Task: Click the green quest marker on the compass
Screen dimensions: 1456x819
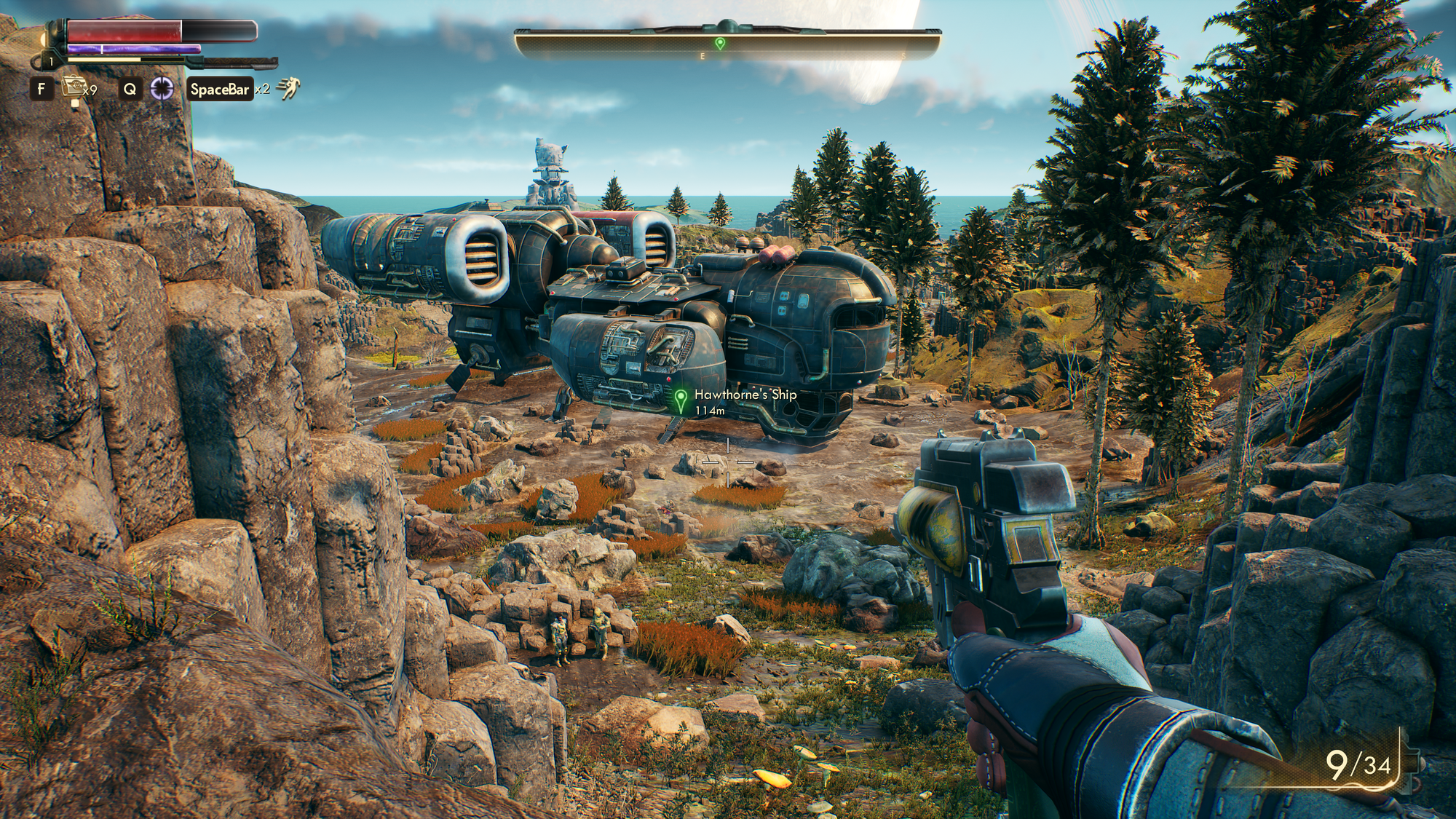Action: coord(720,44)
